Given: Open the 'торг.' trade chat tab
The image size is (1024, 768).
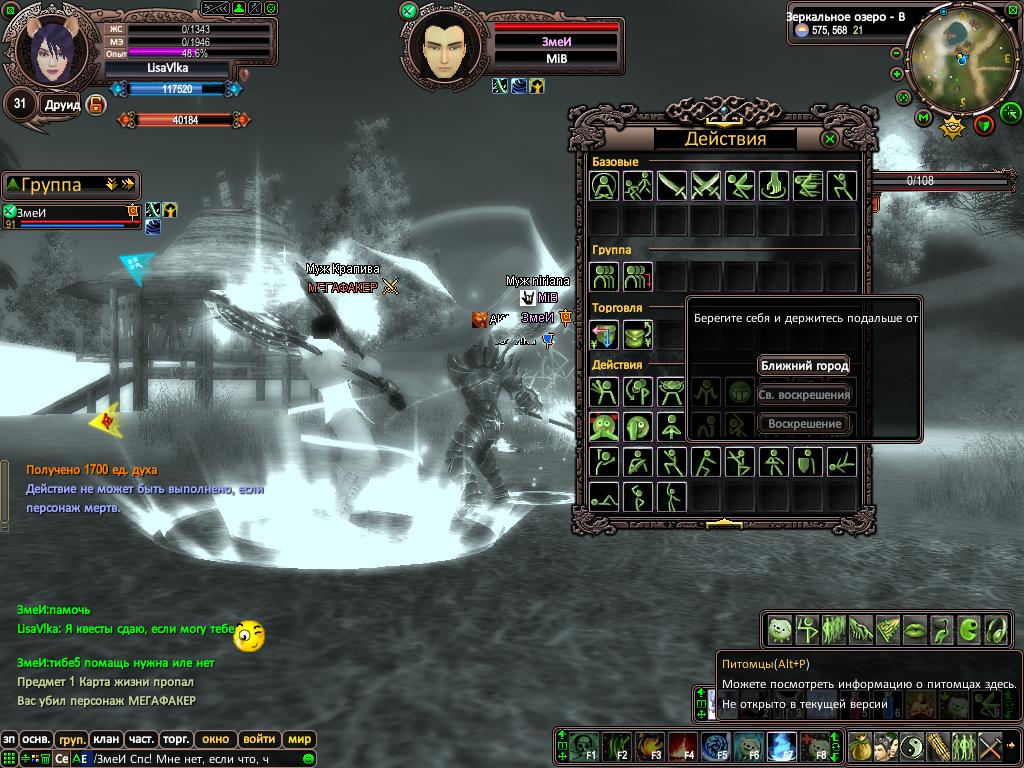Looking at the screenshot, I should click(176, 740).
